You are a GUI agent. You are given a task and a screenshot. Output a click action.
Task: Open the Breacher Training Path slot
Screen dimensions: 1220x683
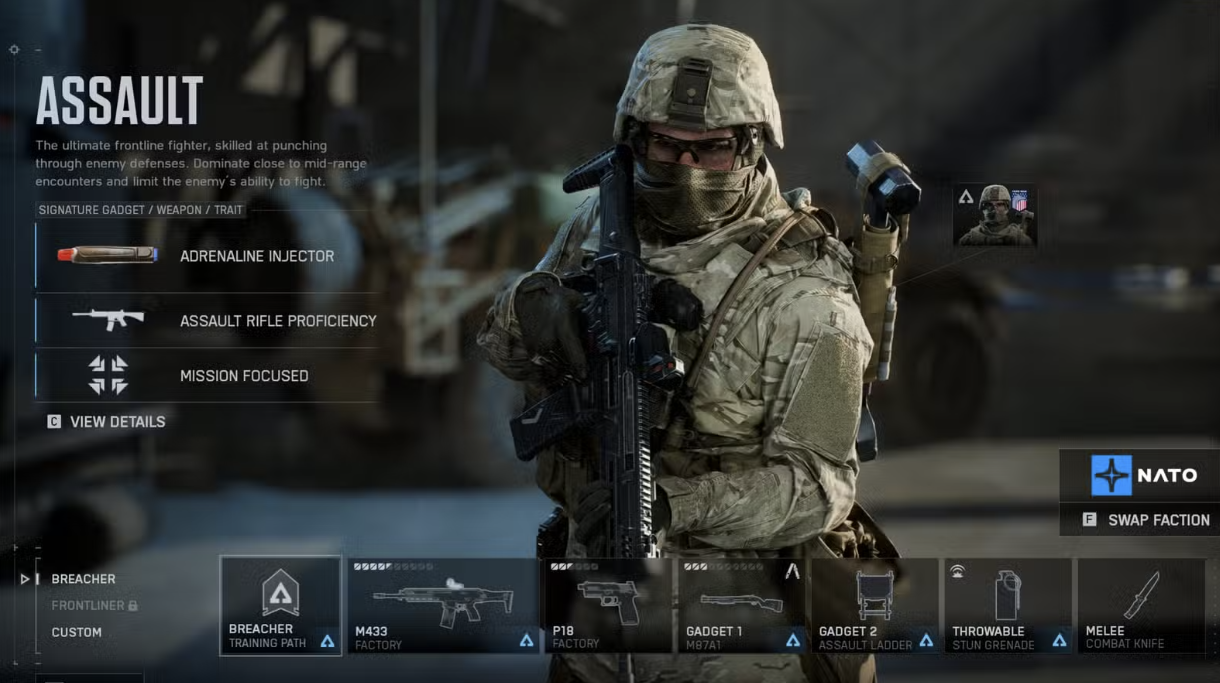[281, 606]
